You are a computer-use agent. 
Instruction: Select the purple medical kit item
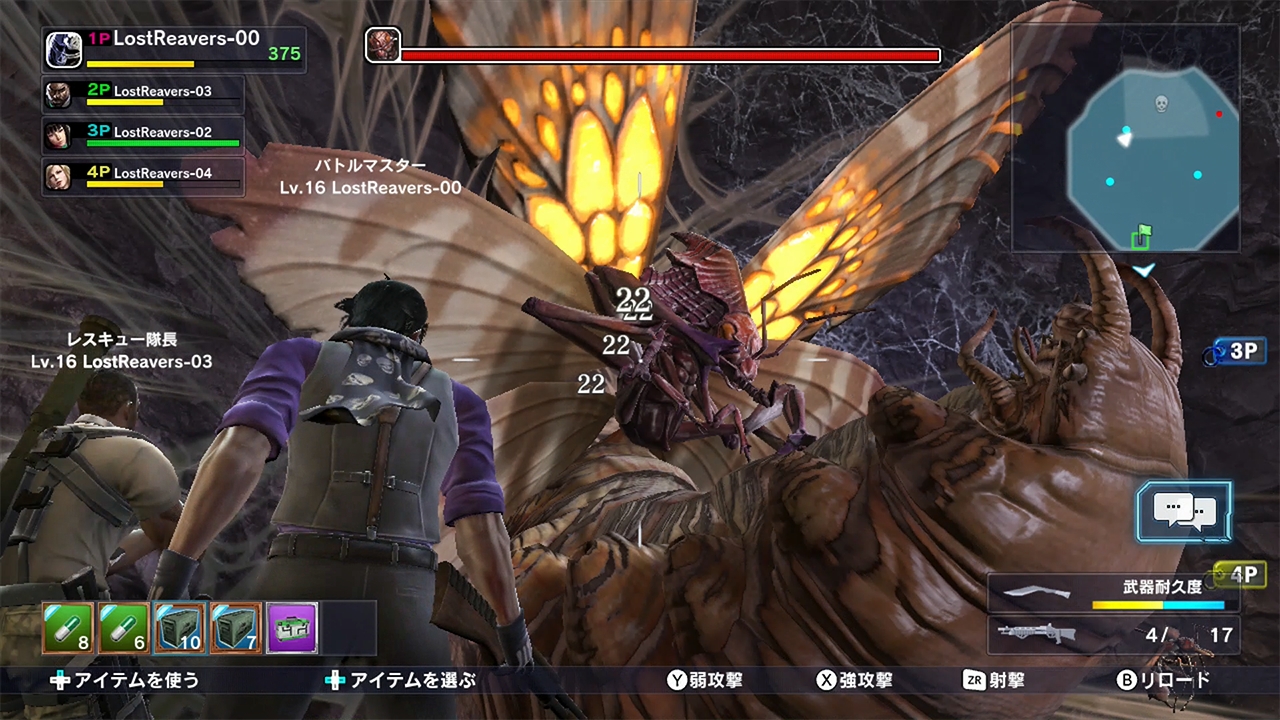click(292, 628)
